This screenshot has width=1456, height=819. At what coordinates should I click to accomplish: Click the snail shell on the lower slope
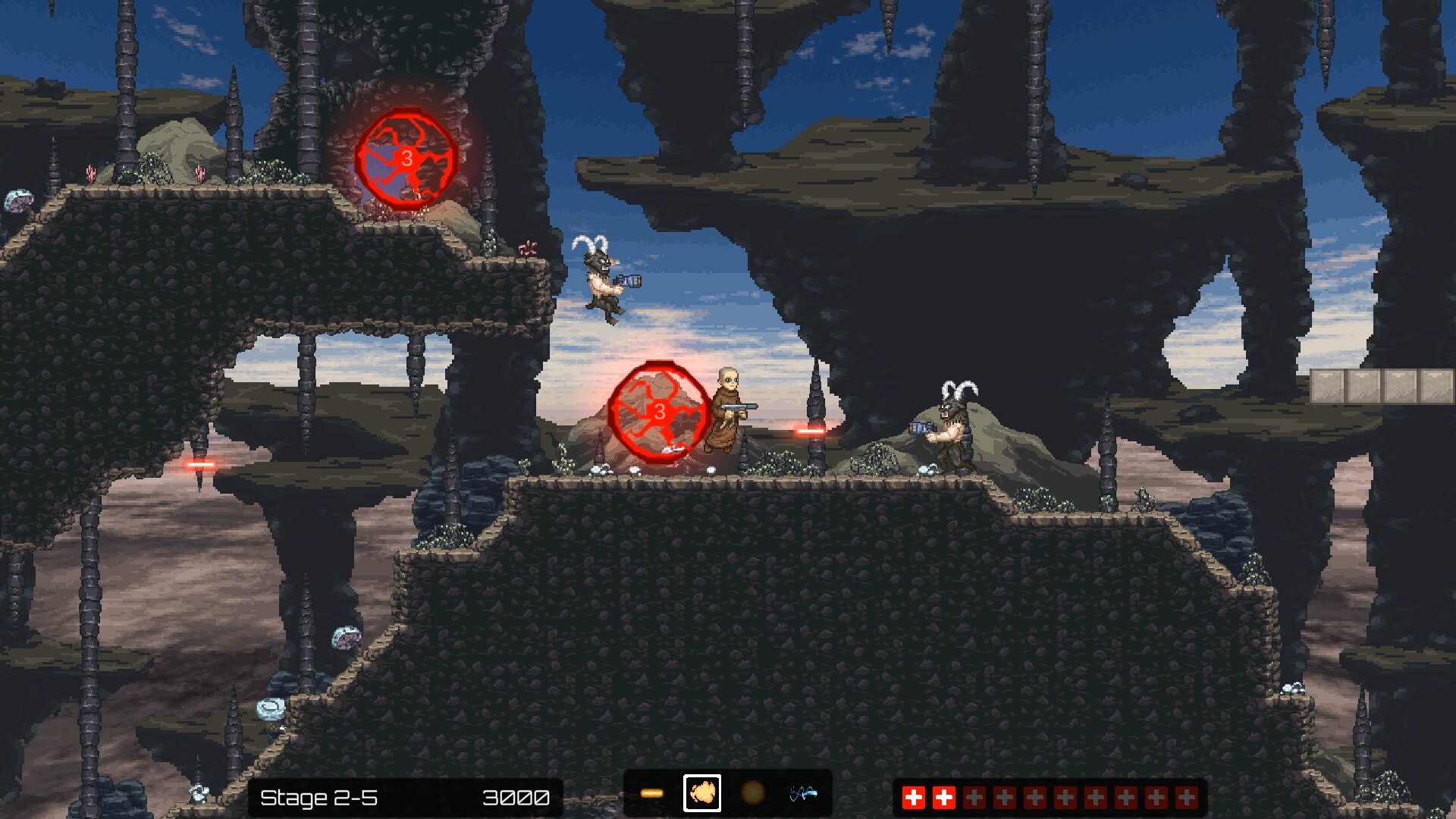coord(269,708)
